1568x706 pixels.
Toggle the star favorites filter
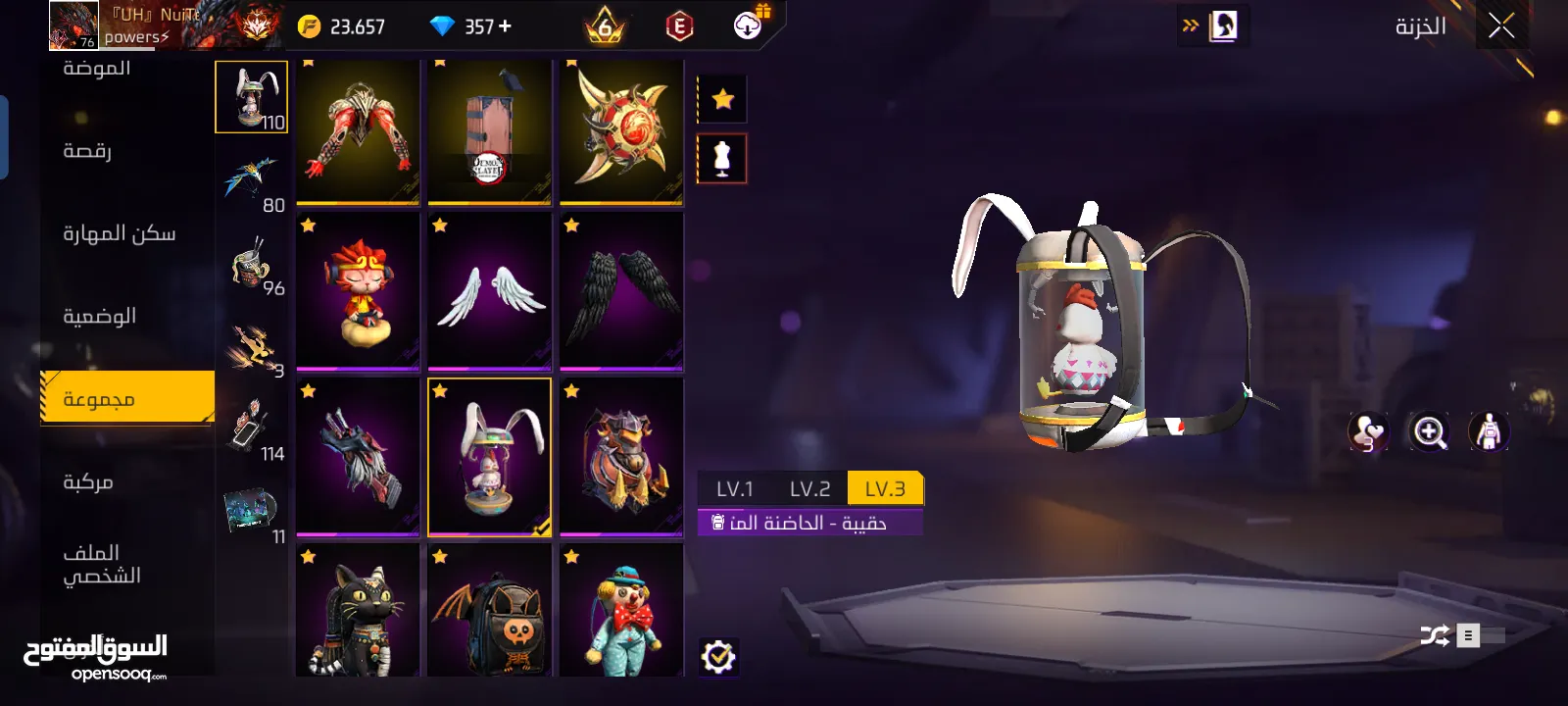(722, 99)
